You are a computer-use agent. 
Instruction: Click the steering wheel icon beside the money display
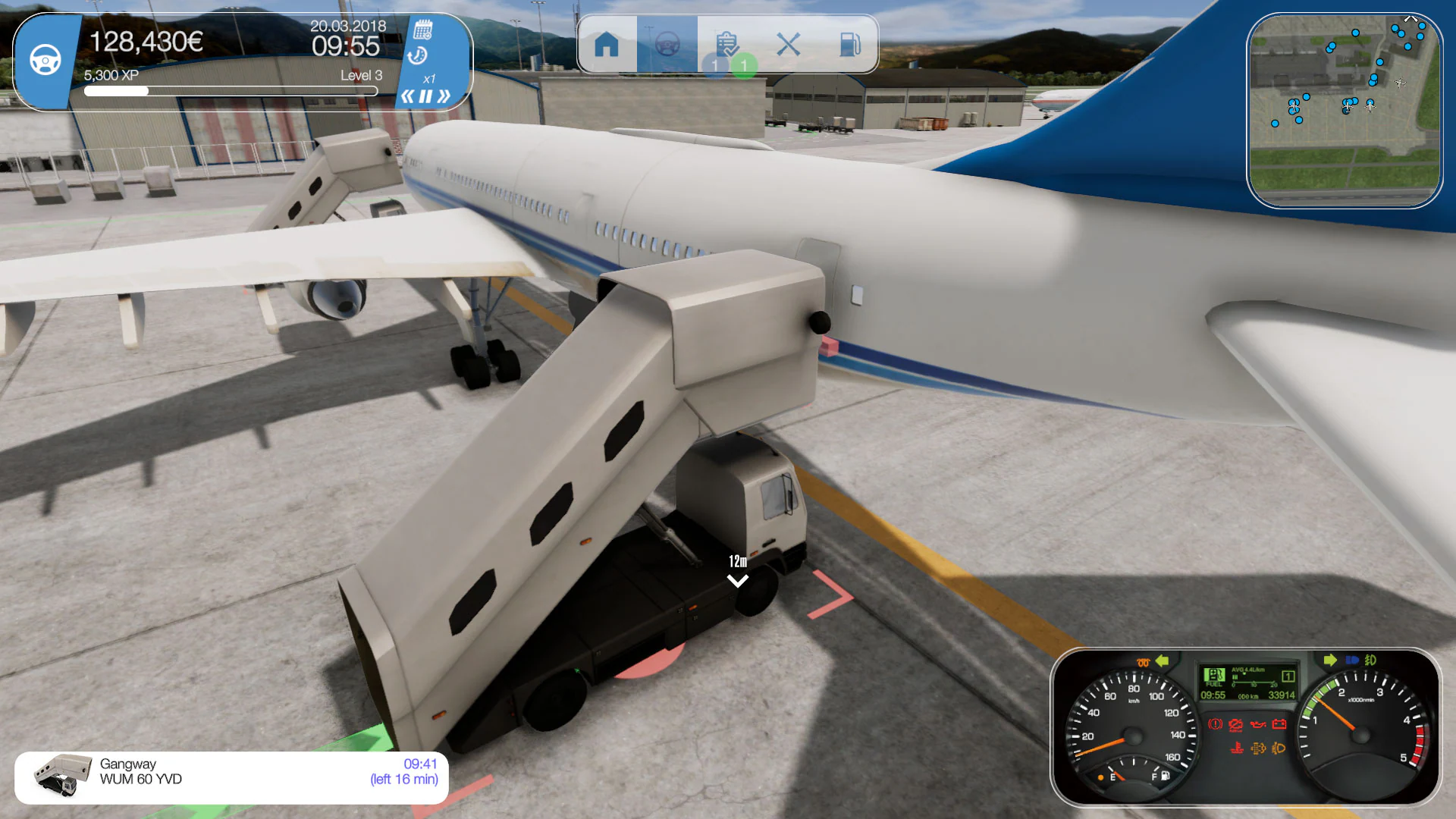[x=47, y=59]
